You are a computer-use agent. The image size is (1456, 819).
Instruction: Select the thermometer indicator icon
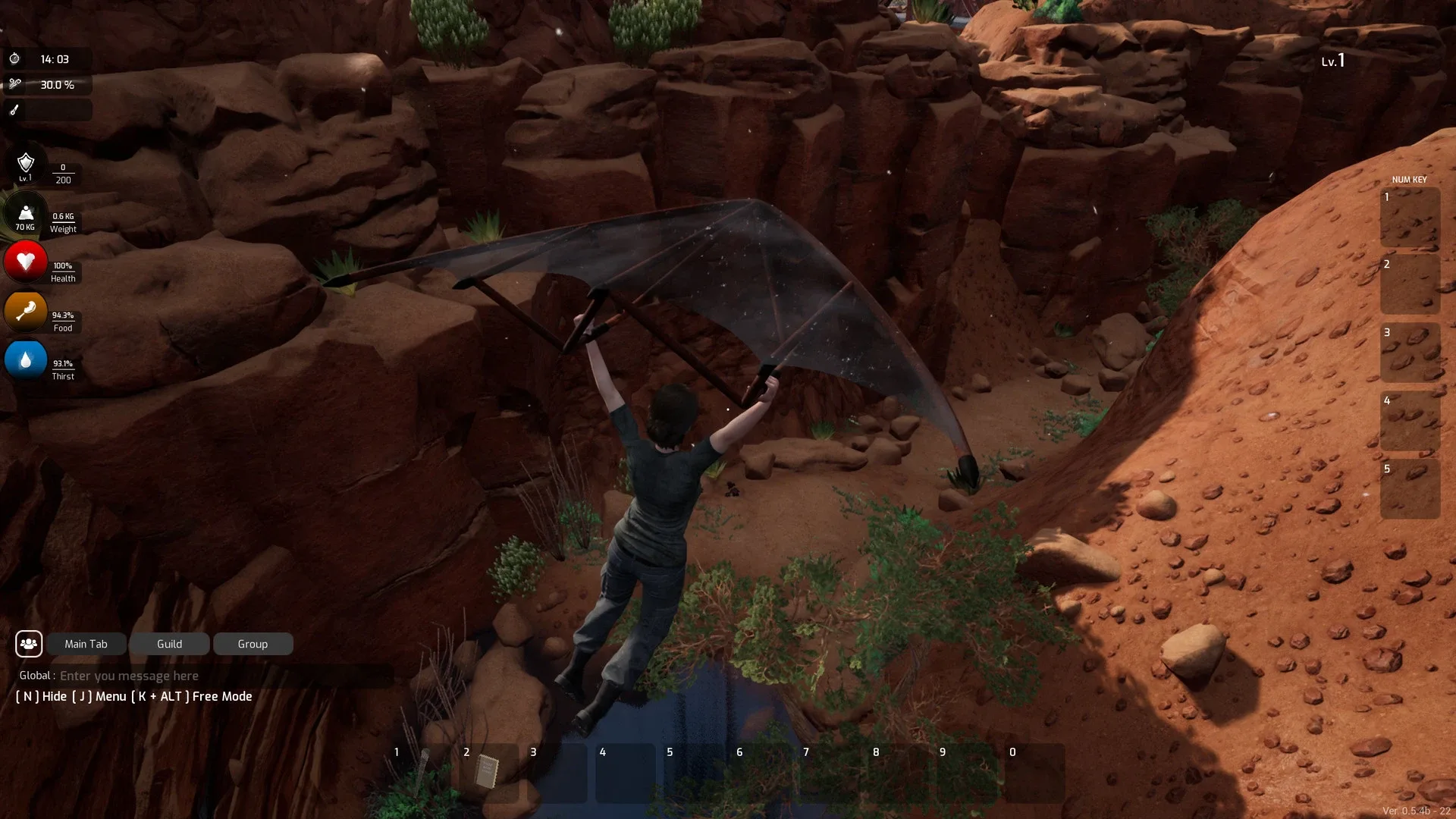pos(14,110)
